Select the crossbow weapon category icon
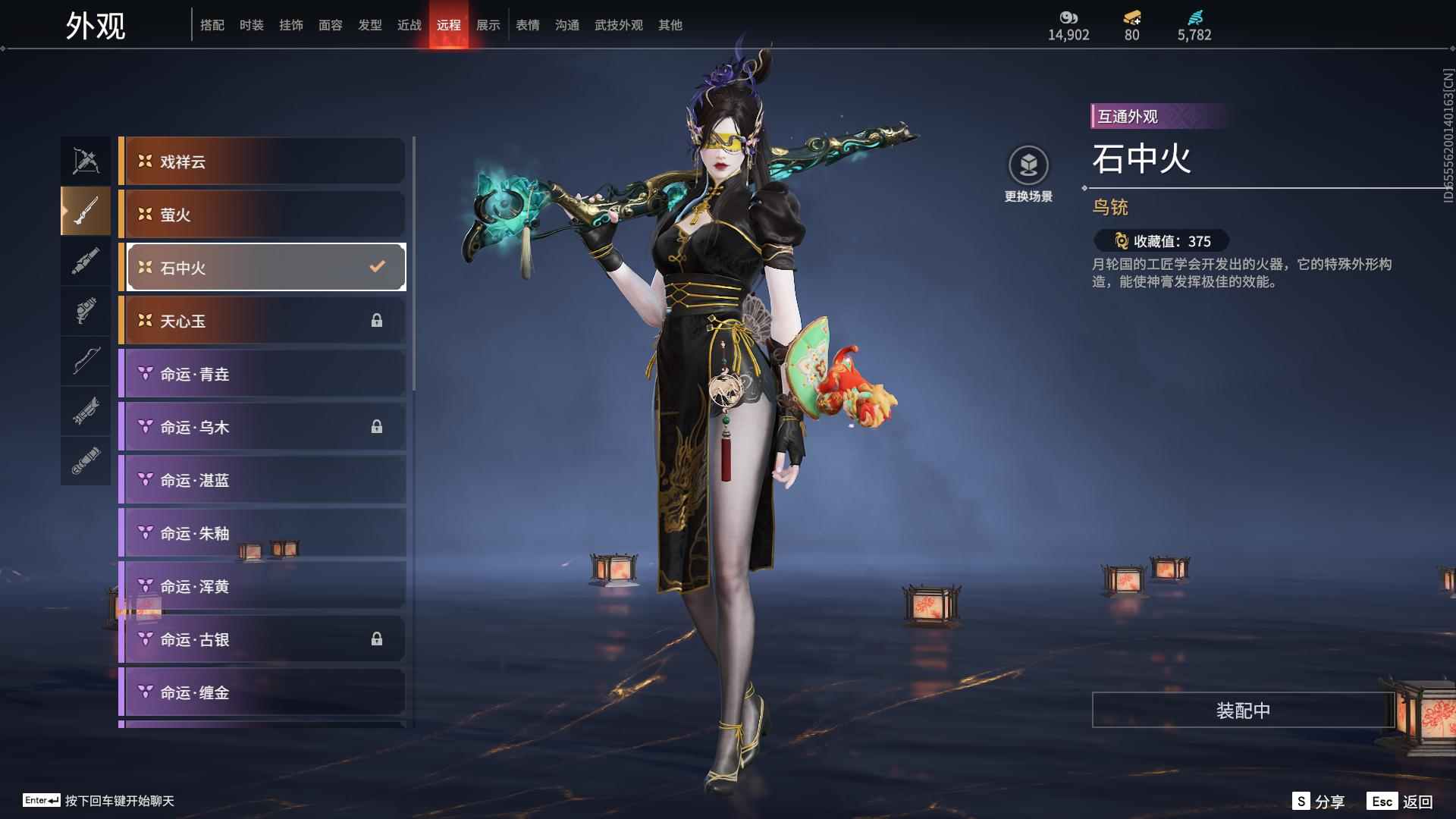 (x=86, y=161)
